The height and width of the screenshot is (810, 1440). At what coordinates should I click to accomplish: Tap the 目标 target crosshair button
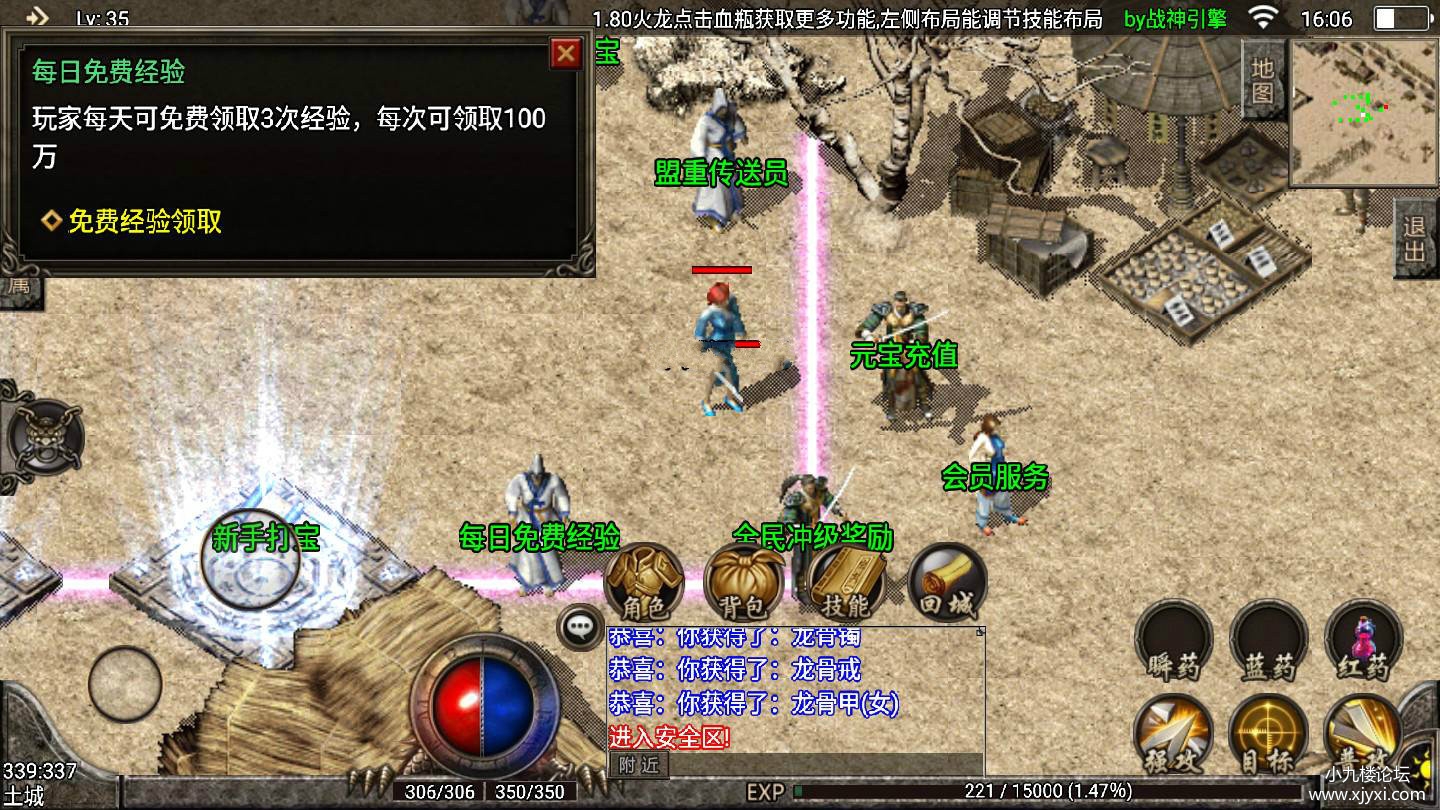1268,735
